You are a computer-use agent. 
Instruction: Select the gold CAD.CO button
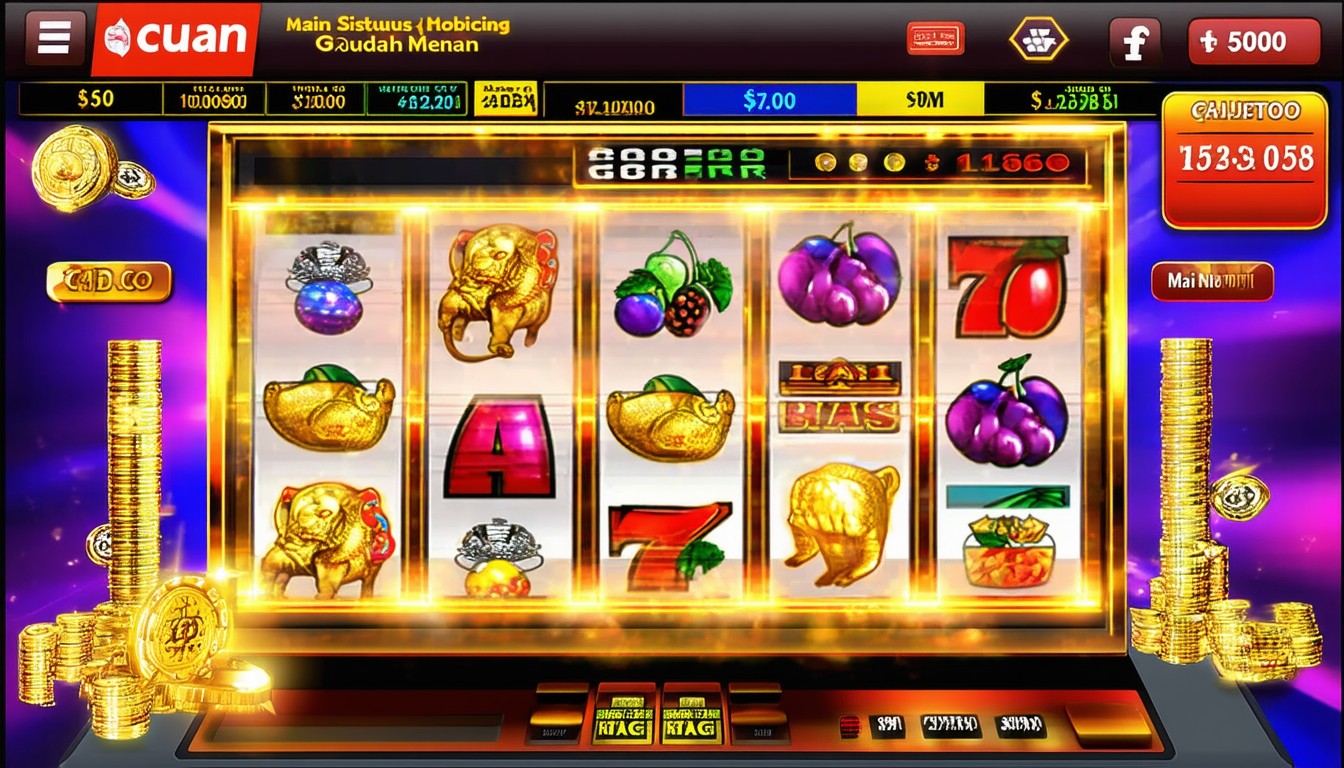click(x=109, y=282)
